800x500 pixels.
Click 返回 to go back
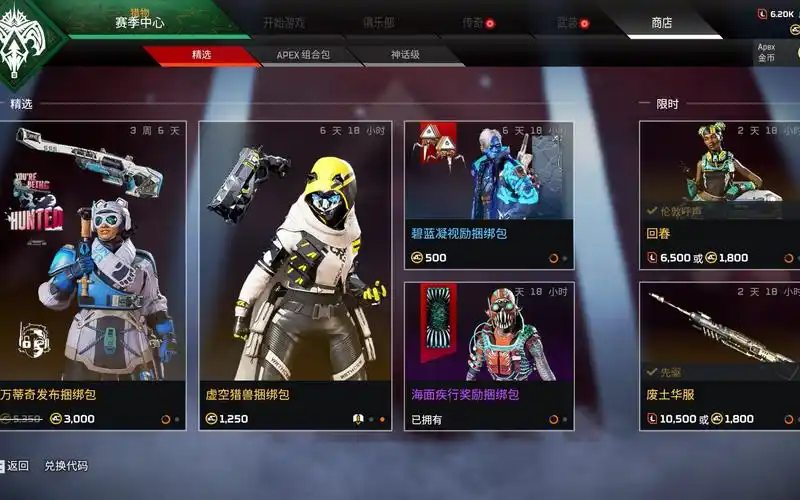tap(18, 466)
